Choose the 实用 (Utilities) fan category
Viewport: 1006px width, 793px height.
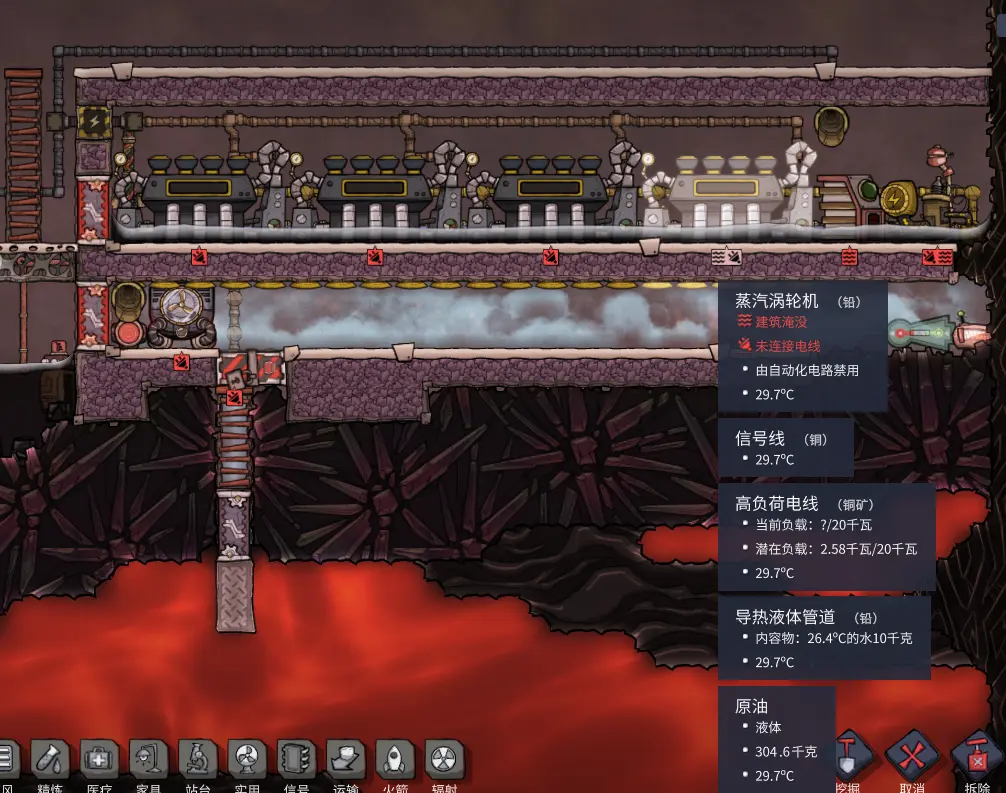coord(247,761)
